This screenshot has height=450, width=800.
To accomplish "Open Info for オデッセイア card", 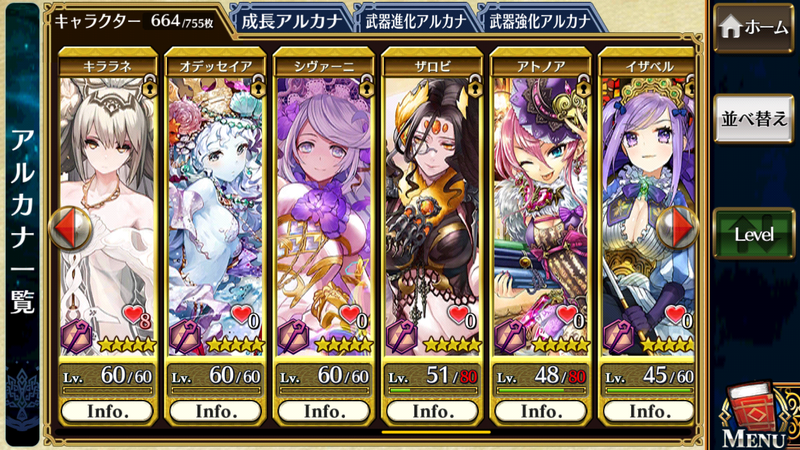I will (x=216, y=411).
